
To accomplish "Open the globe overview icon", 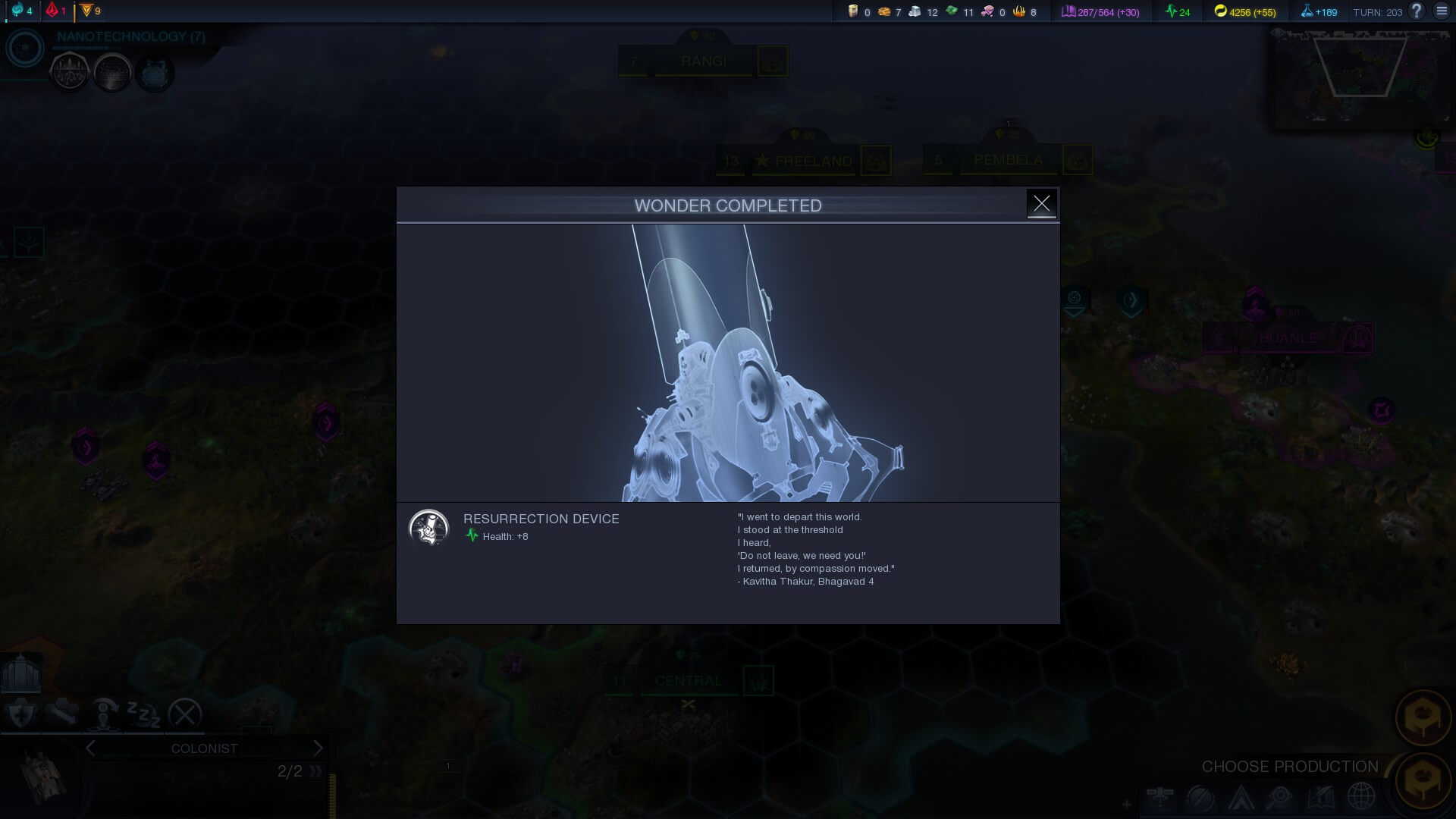I will pyautogui.click(x=1361, y=797).
